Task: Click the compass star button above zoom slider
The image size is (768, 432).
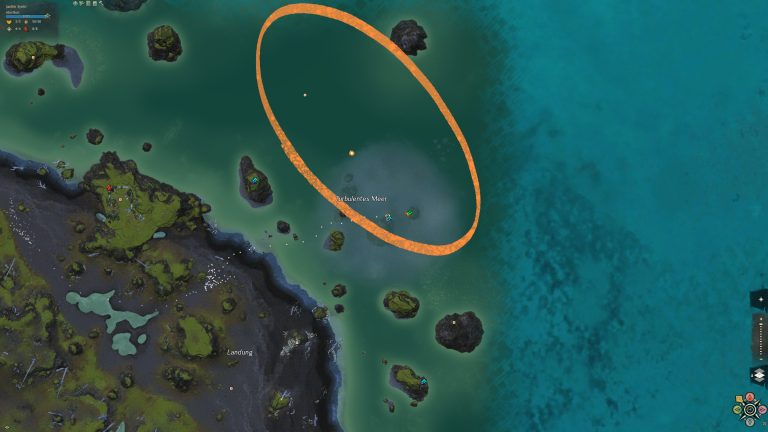Action: click(x=760, y=299)
